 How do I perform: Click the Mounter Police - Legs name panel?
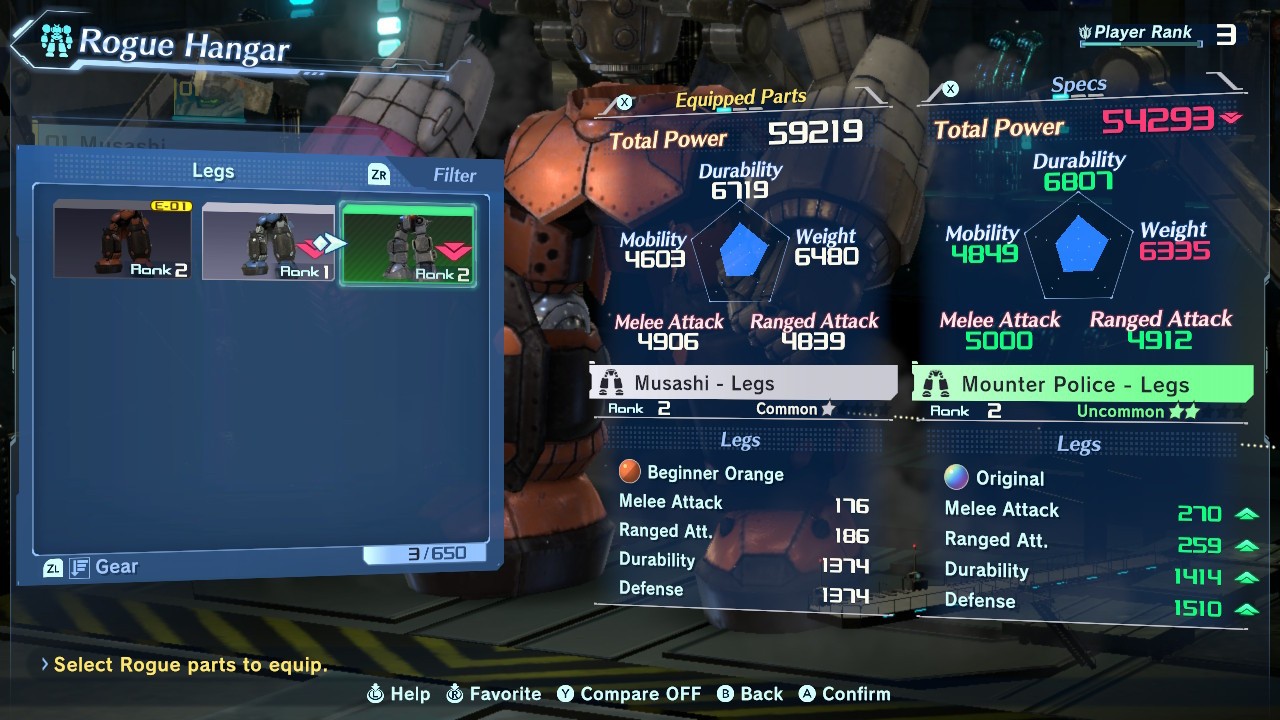[x=1082, y=384]
